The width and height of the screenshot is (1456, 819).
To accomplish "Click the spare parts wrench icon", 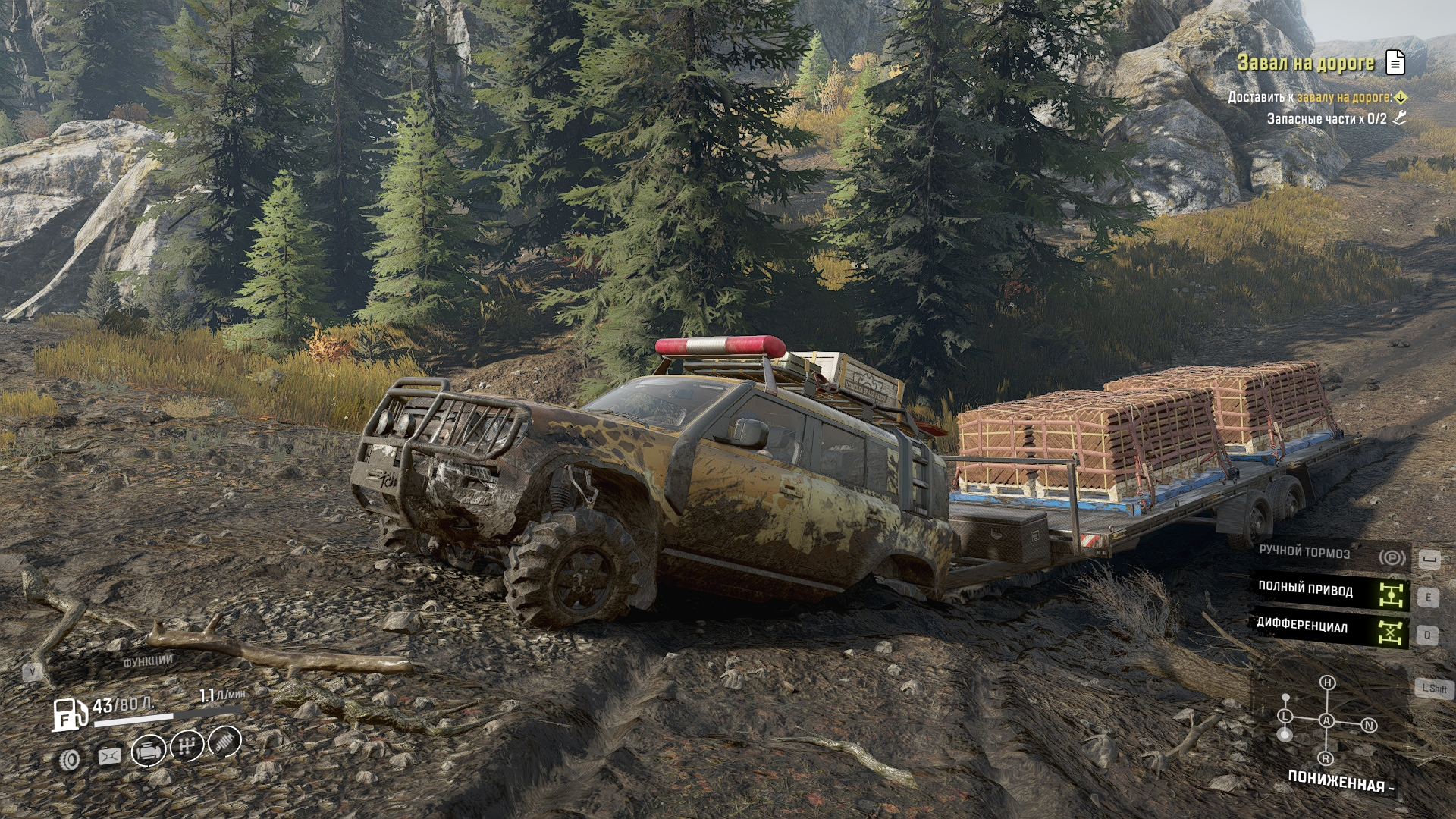I will (1400, 118).
